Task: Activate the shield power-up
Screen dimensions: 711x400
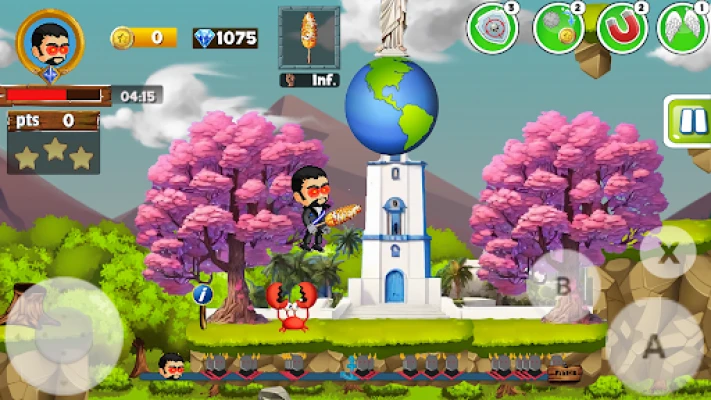Action: [x=492, y=29]
